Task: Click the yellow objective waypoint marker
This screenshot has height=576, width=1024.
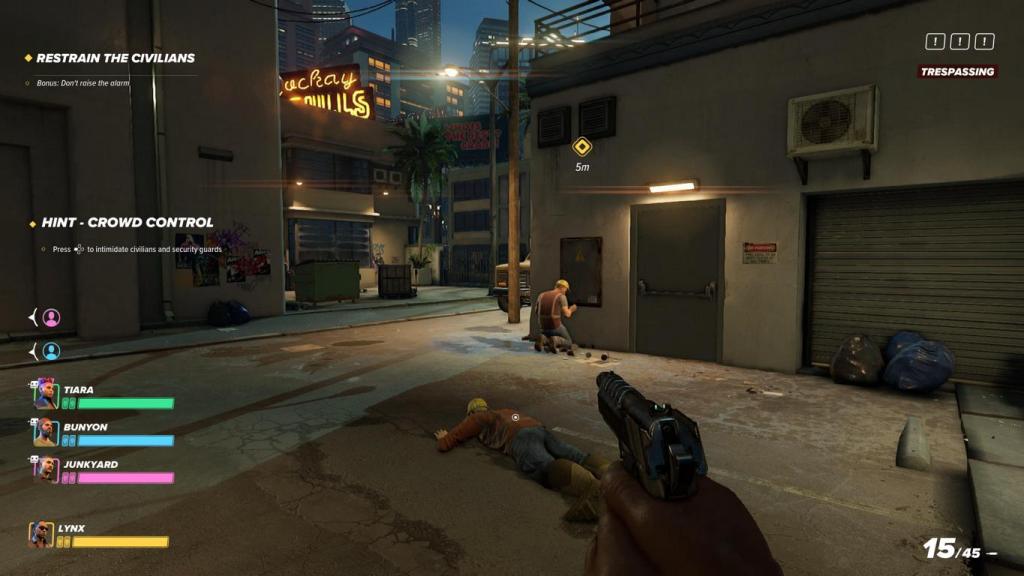Action: pyautogui.click(x=581, y=147)
